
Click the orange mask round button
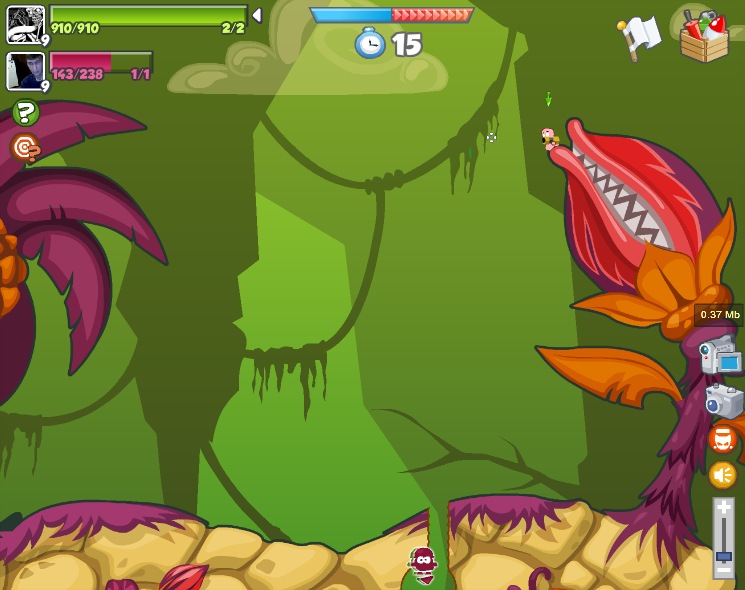pos(722,439)
